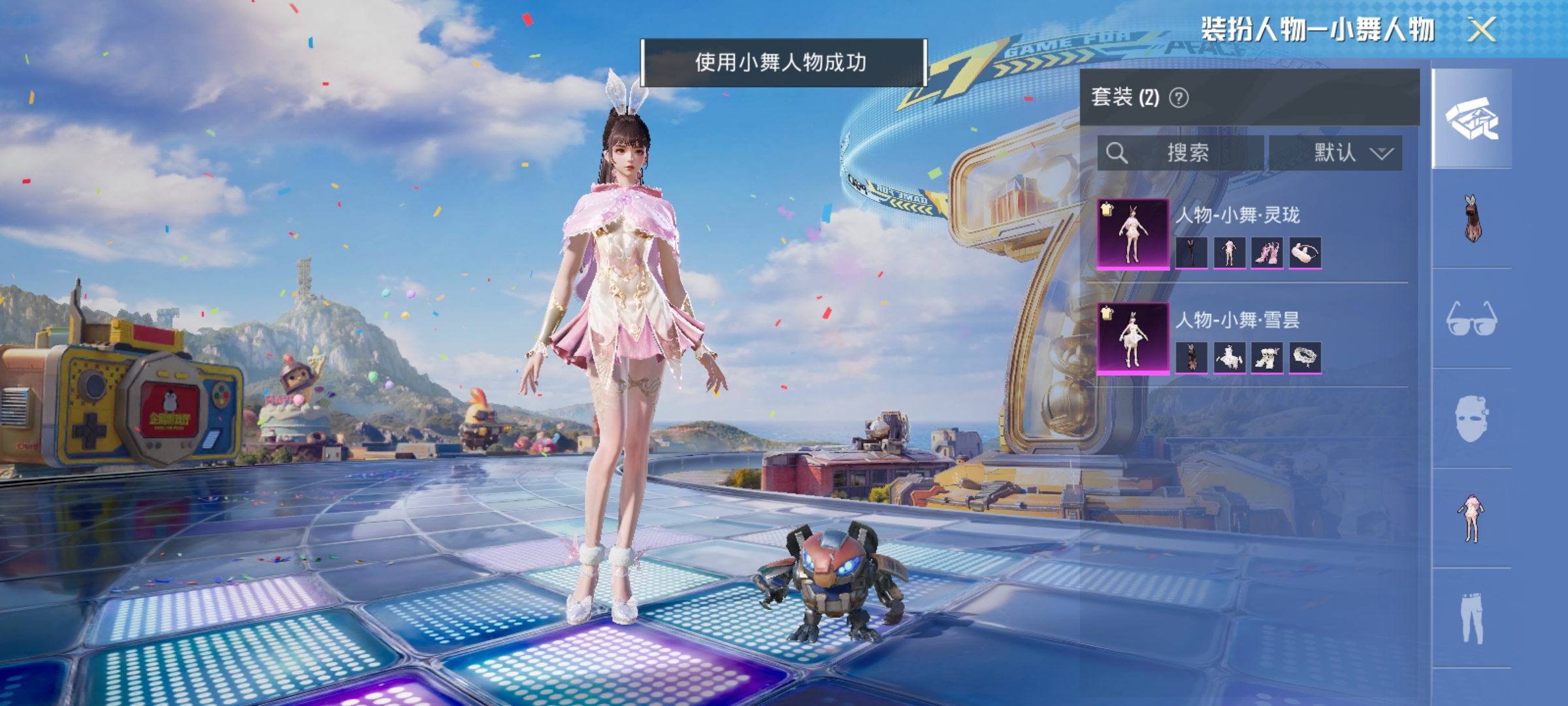Equip the bunny ears item of the 灵珑 set
1568x706 pixels.
1192,253
